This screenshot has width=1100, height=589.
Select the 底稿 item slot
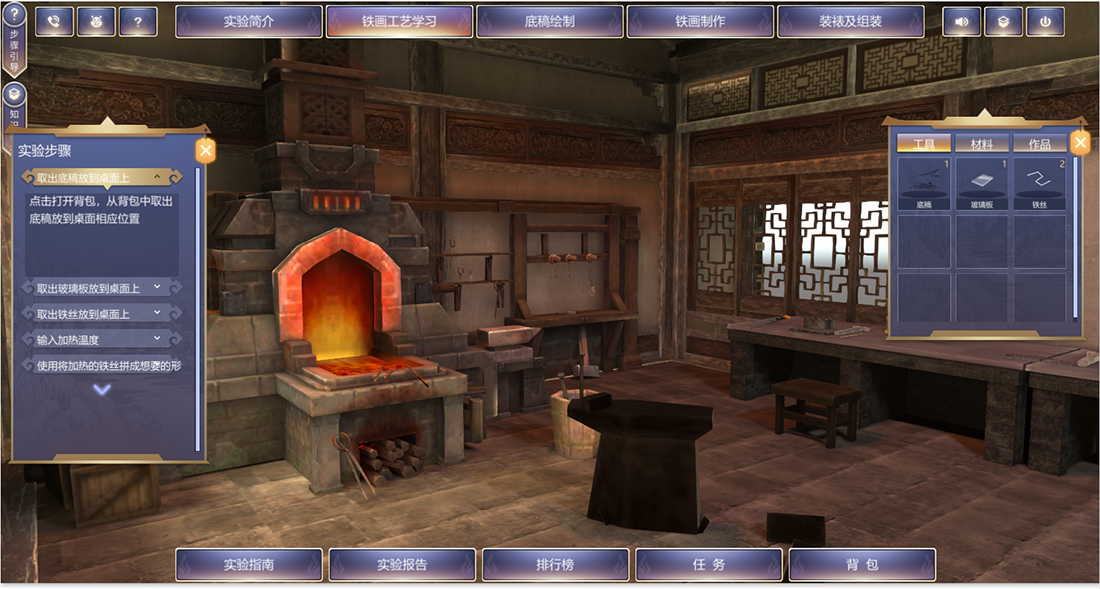click(923, 185)
